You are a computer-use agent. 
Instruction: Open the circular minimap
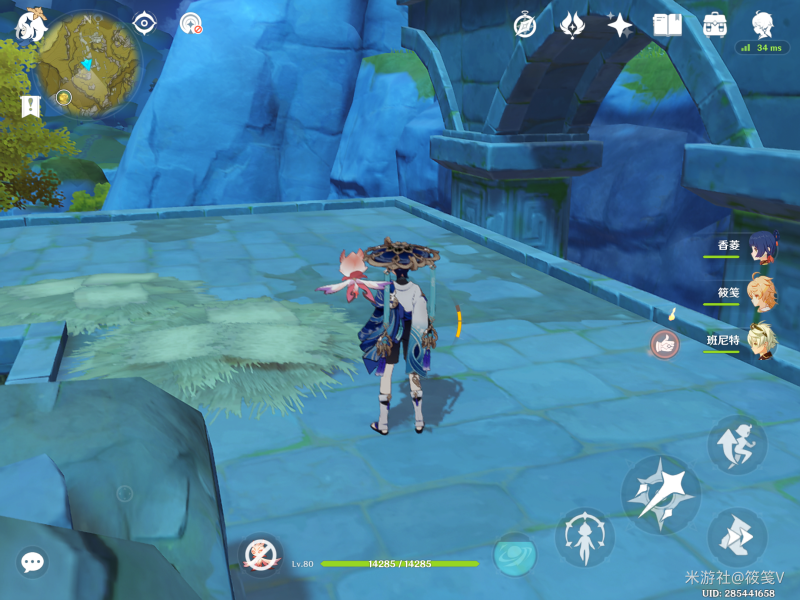coord(88,64)
